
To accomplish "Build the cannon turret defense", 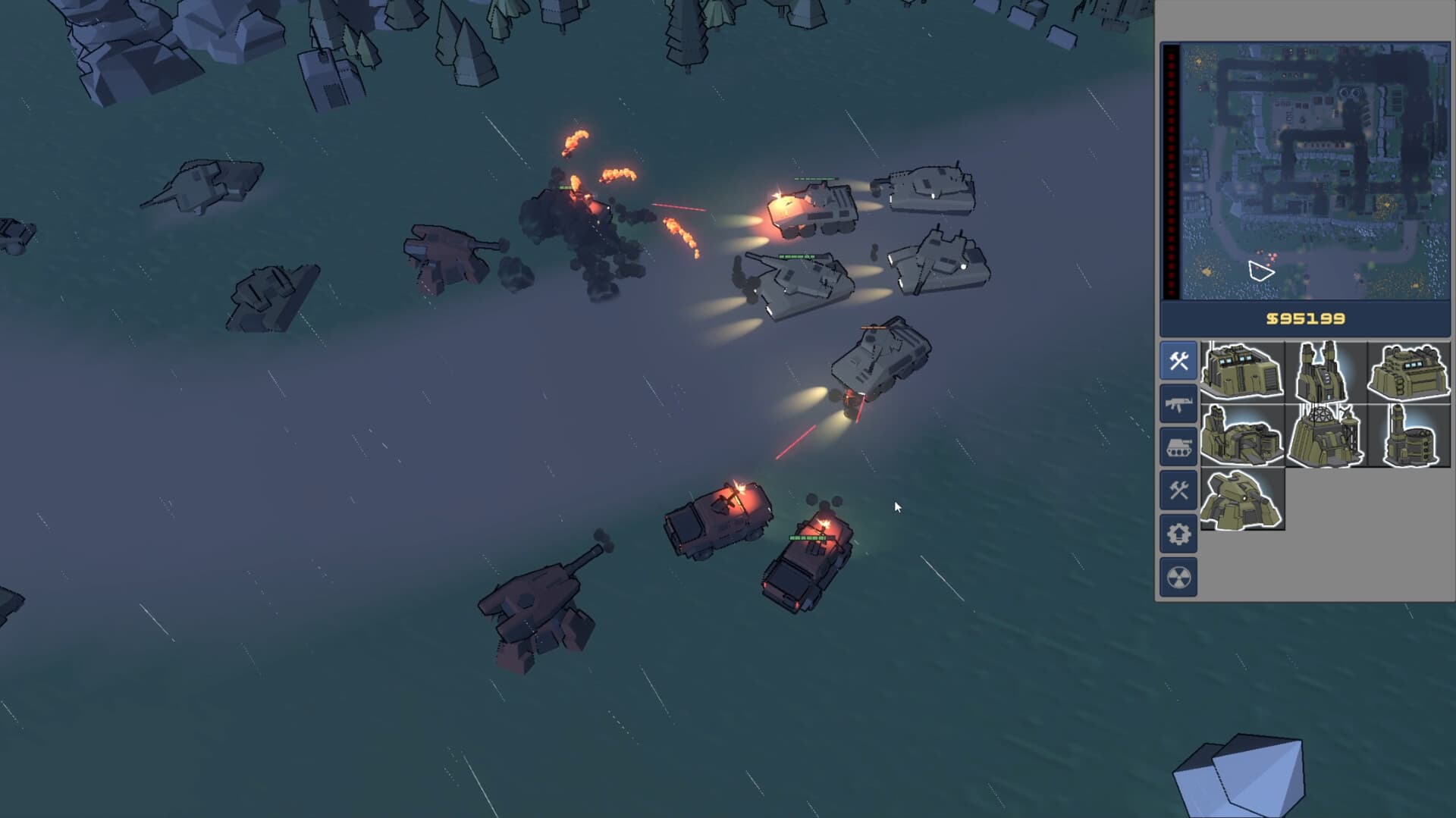I will [1242, 499].
